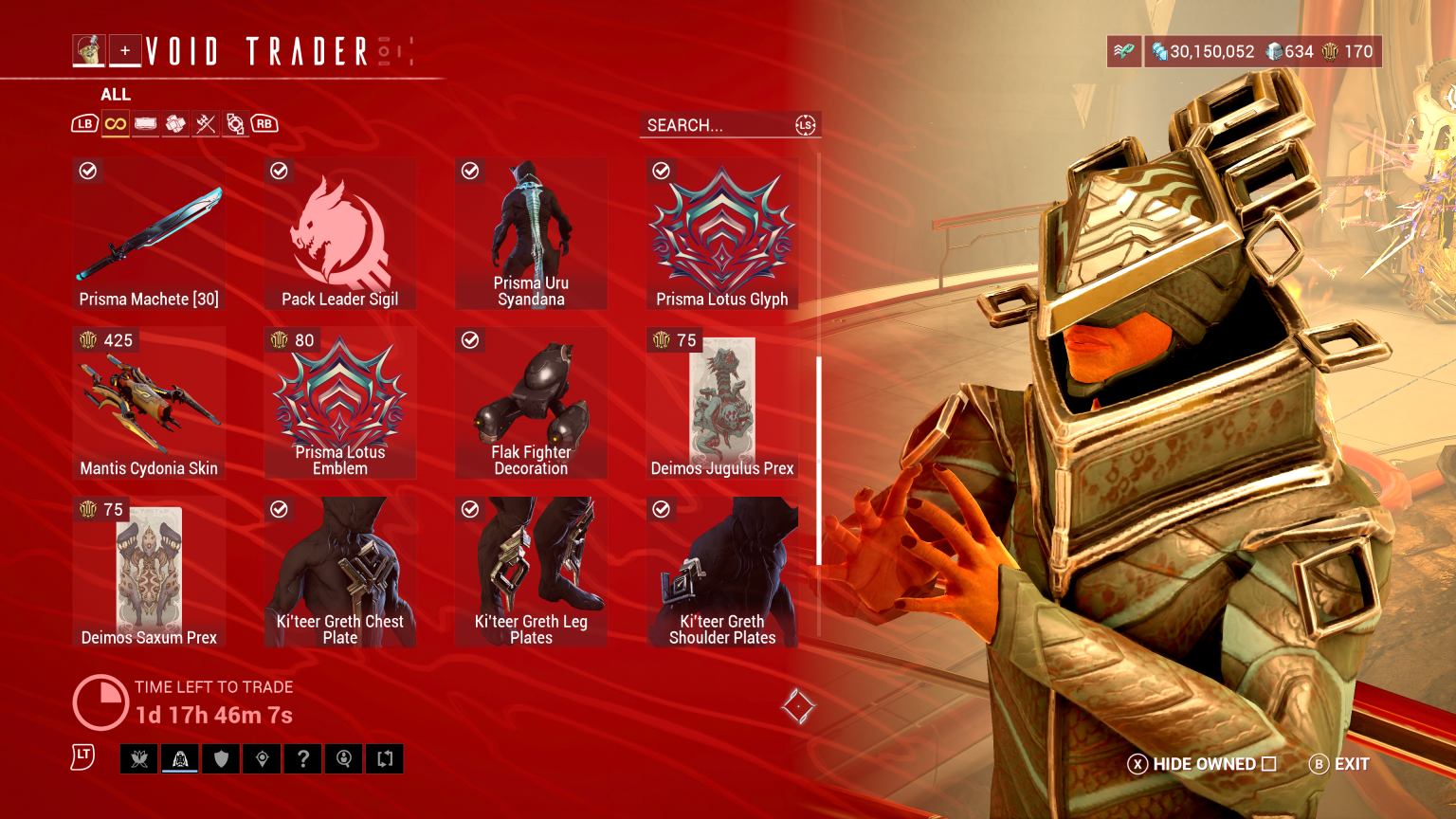Click the plus tab next to player glyph

tap(124, 50)
